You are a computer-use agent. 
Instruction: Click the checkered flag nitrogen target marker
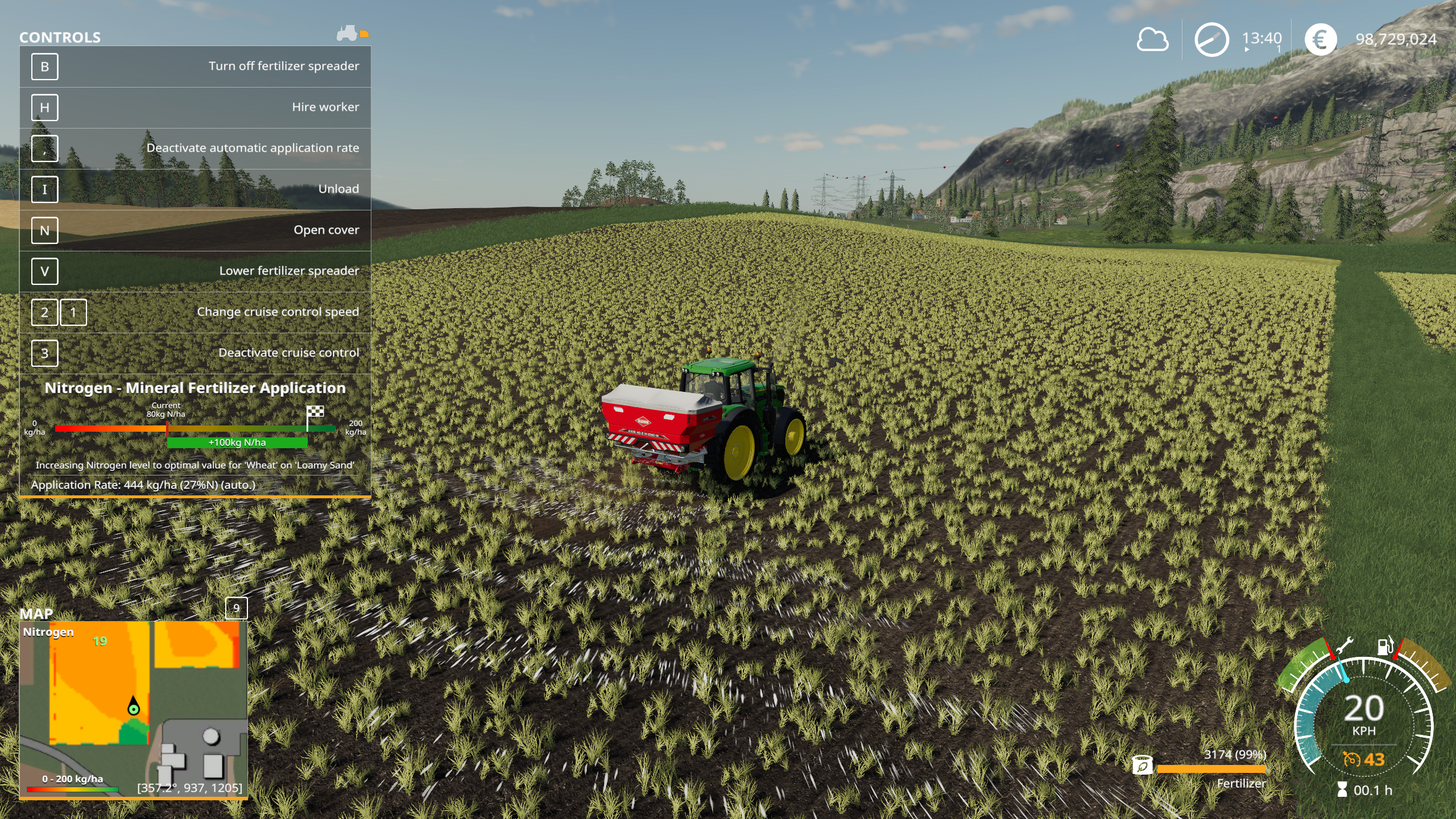coord(315,412)
